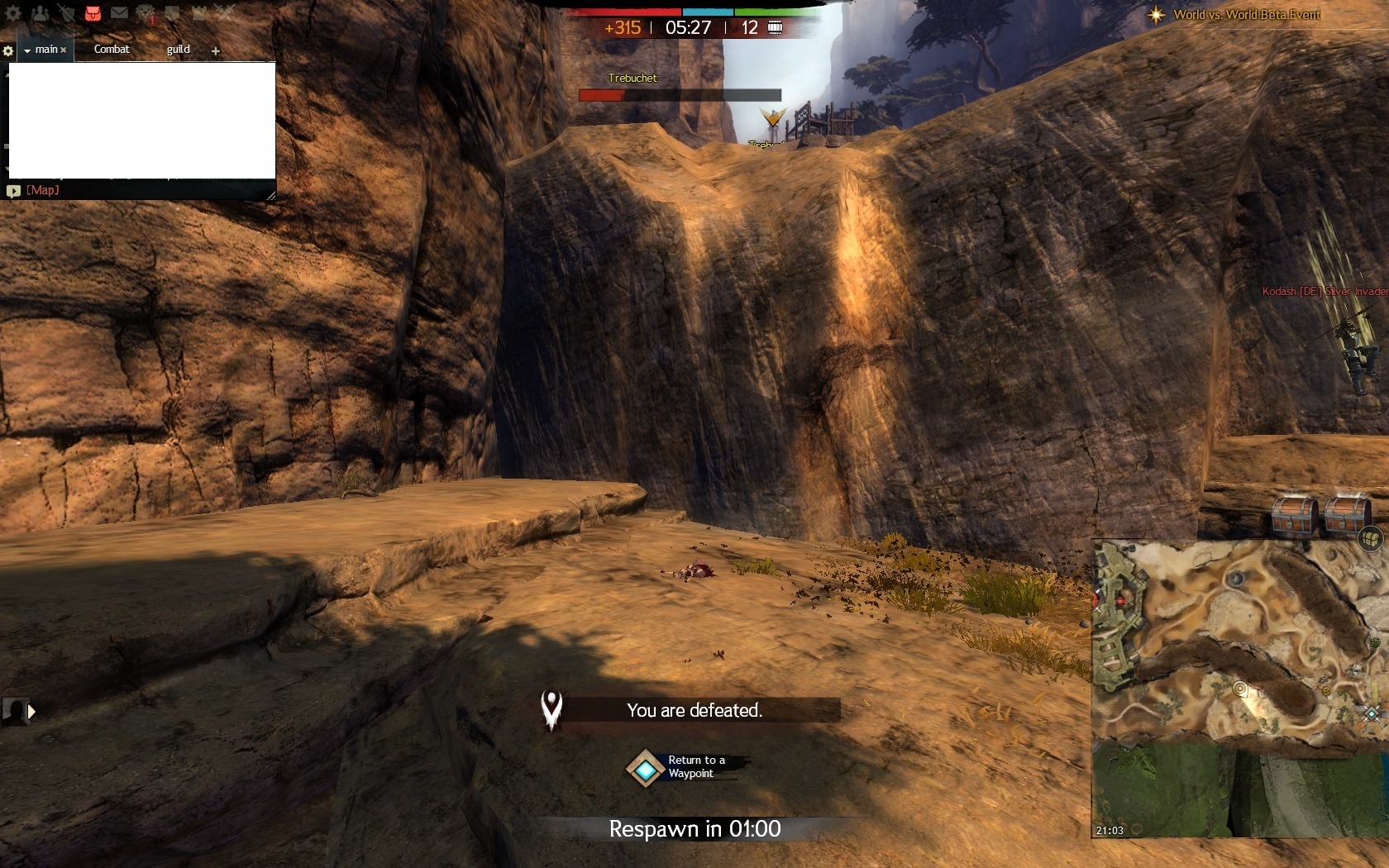The height and width of the screenshot is (868, 1389).
Task: Open the lion head trading post icon
Action: coord(146,13)
